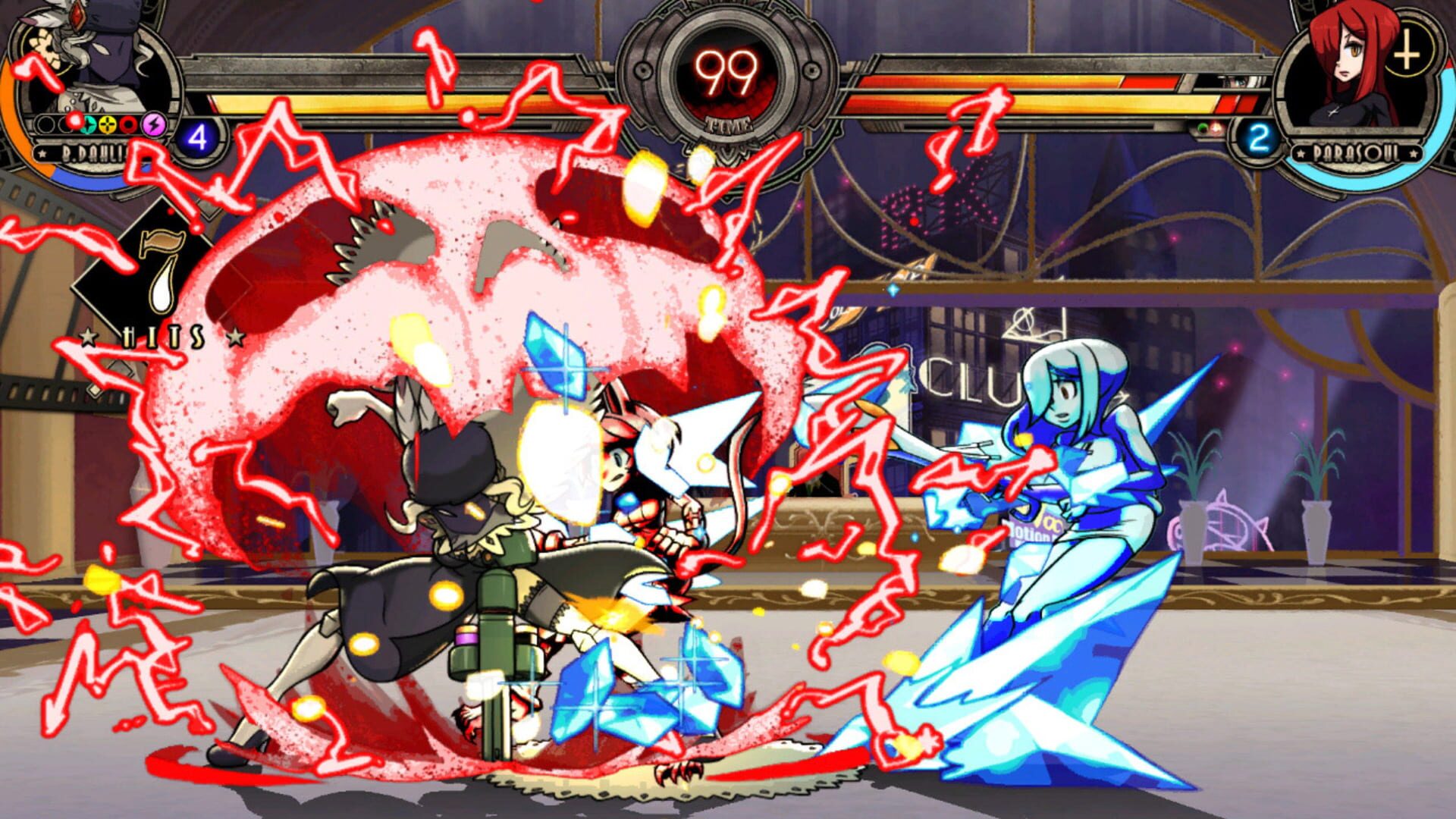Select the teal pinwheel meter pip
This screenshot has width=1456, height=819.
coord(88,125)
